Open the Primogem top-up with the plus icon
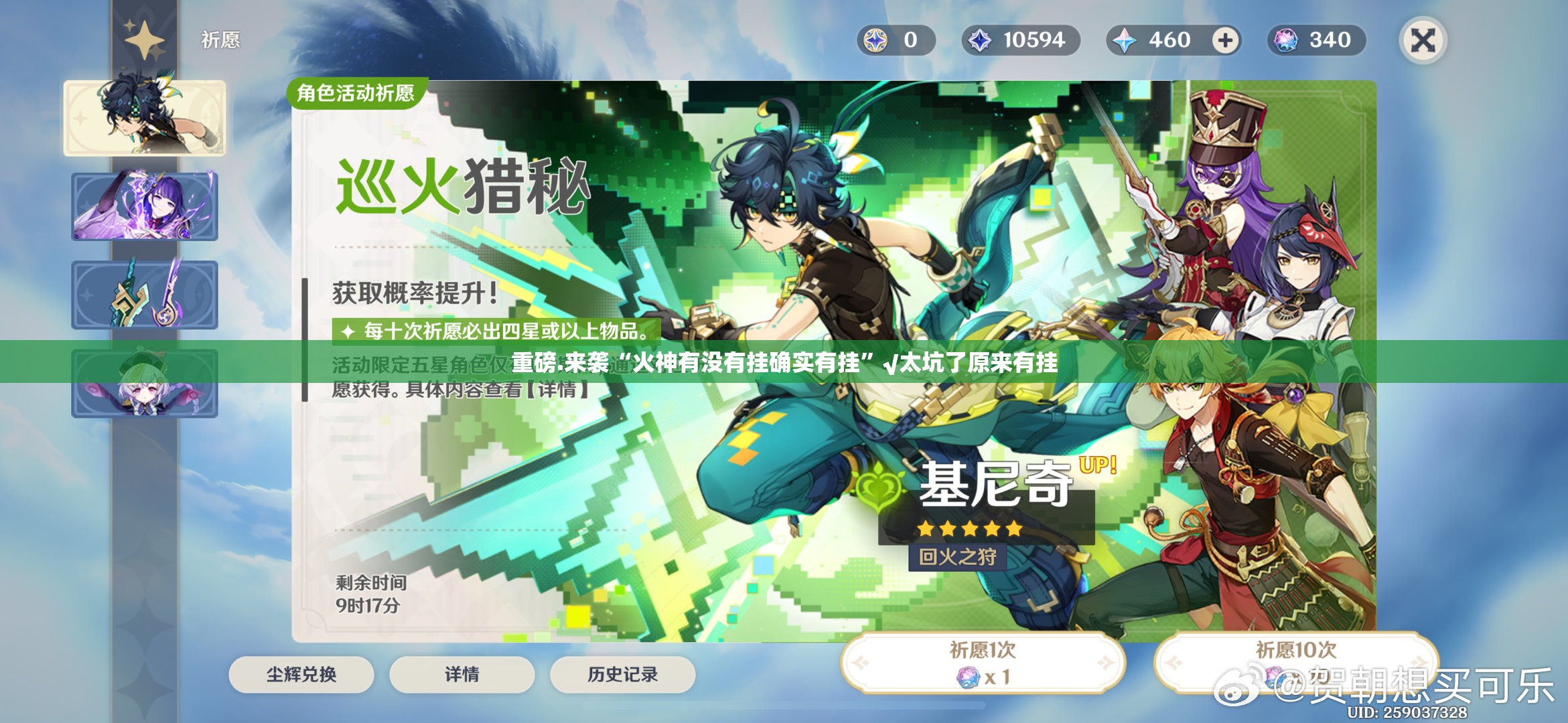This screenshot has width=1568, height=723. [x=1226, y=40]
